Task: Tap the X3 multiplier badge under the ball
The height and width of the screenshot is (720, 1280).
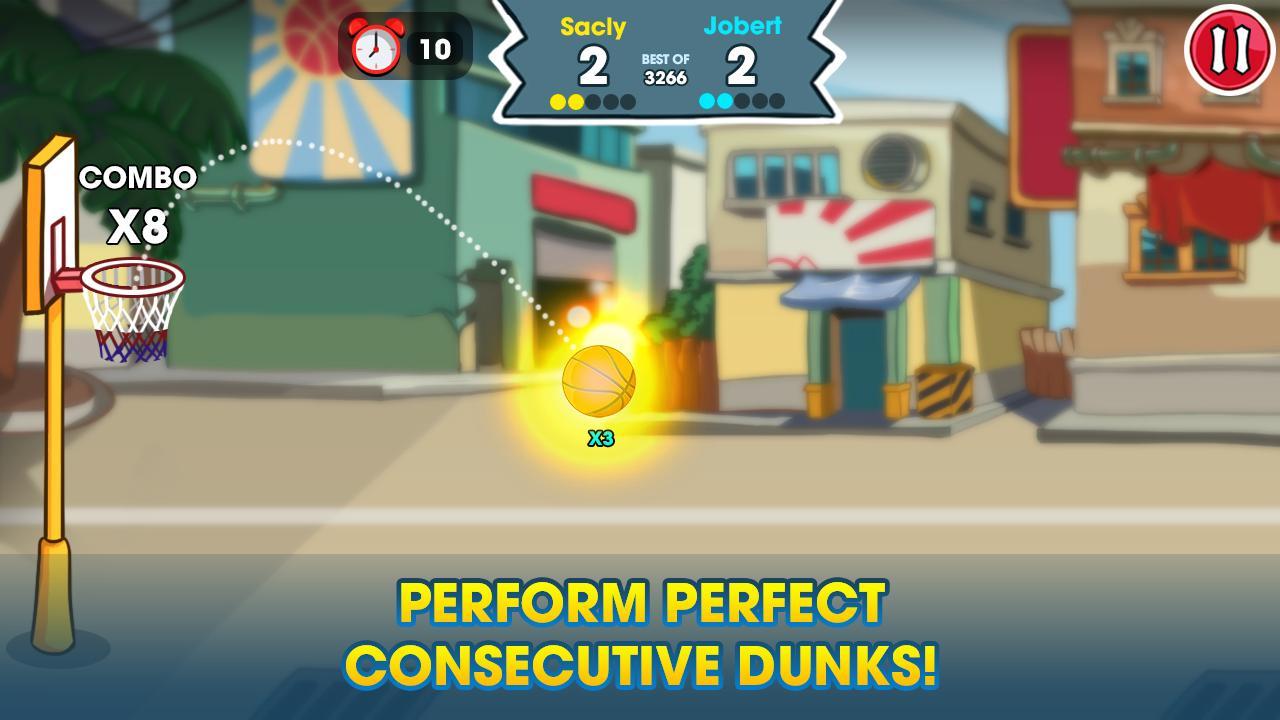Action: click(x=600, y=436)
